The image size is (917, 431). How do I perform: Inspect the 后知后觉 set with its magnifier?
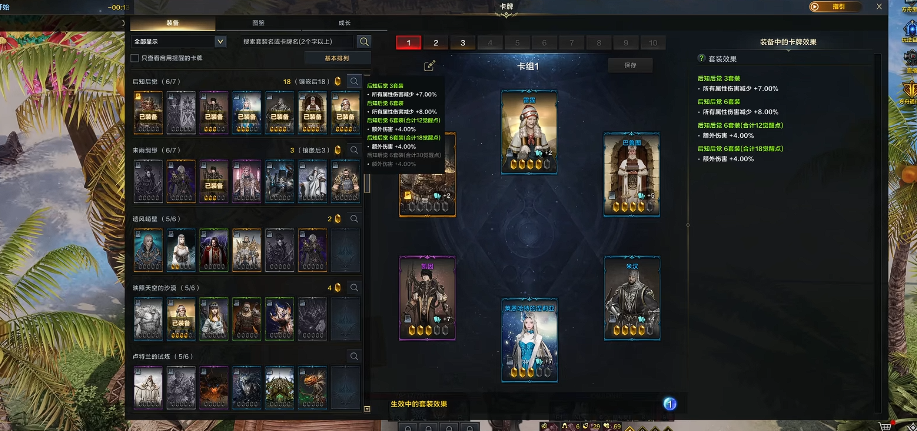[x=354, y=81]
